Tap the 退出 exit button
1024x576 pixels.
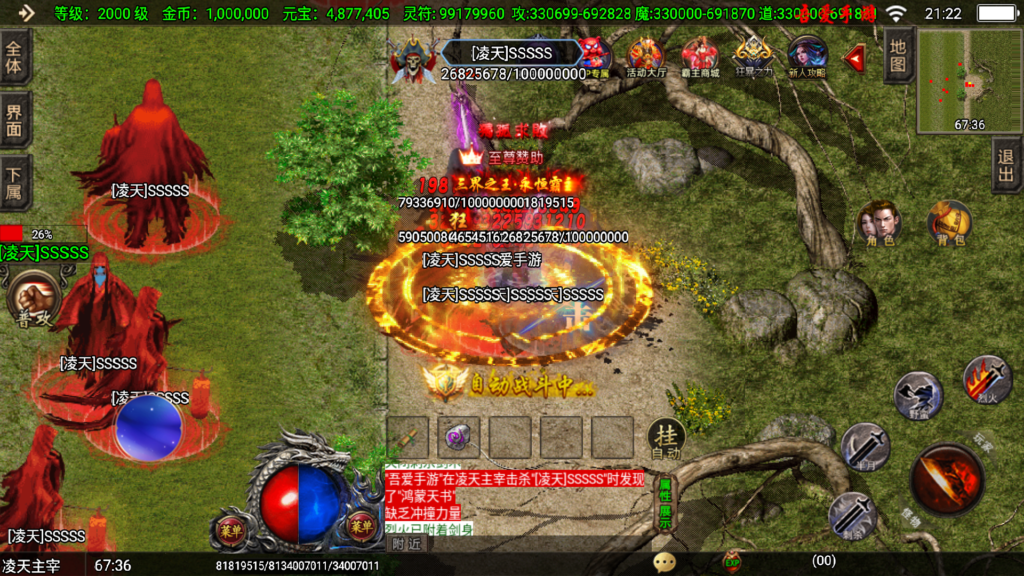(x=1006, y=166)
